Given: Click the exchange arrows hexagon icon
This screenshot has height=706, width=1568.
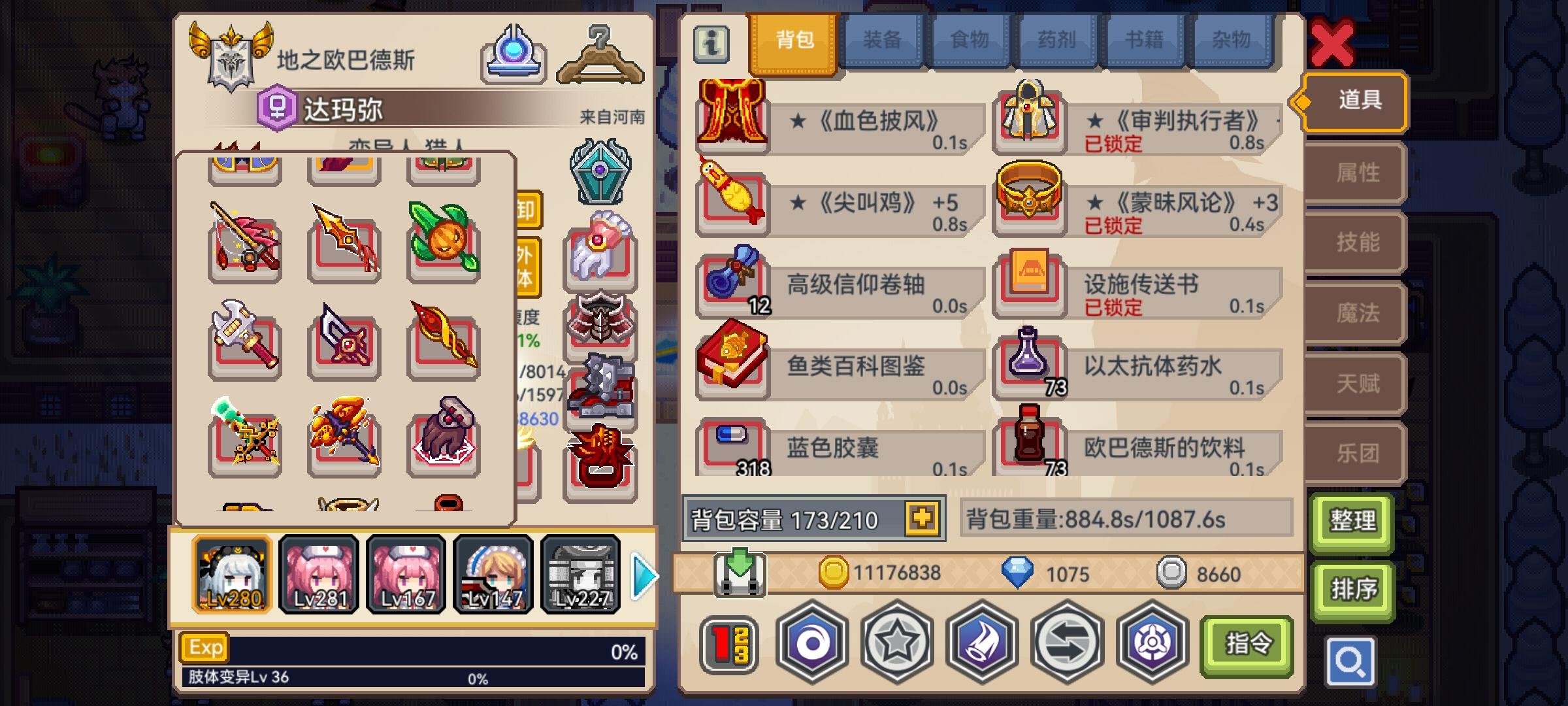Looking at the screenshot, I should 1068,643.
